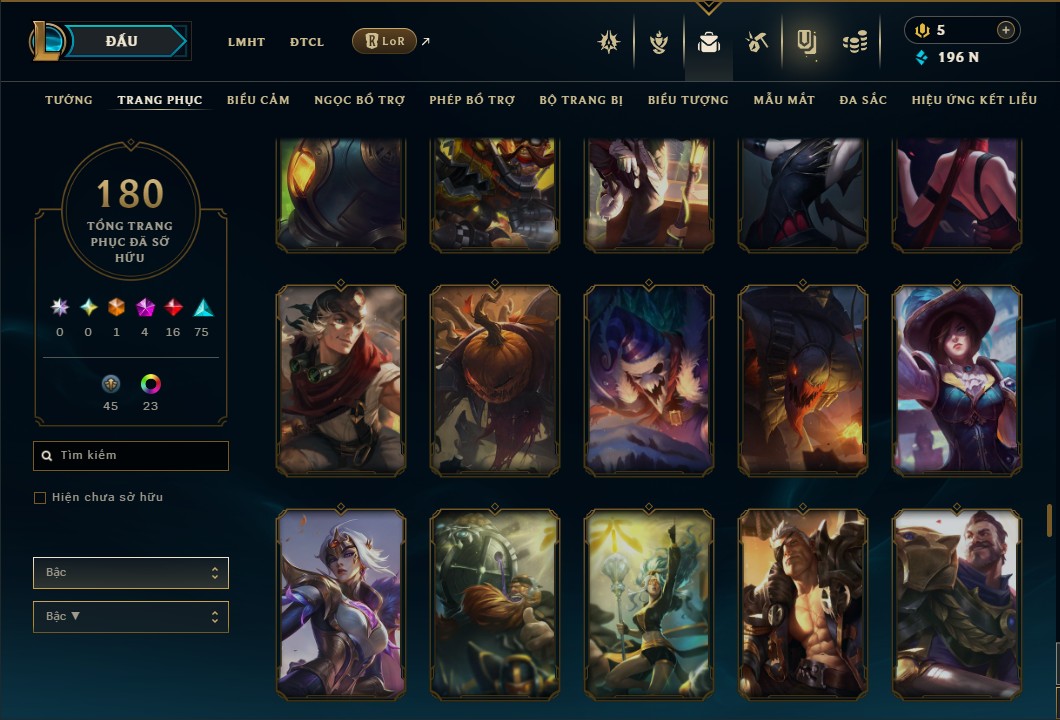
Task: Open the ĐA SẮC tab
Action: [863, 100]
